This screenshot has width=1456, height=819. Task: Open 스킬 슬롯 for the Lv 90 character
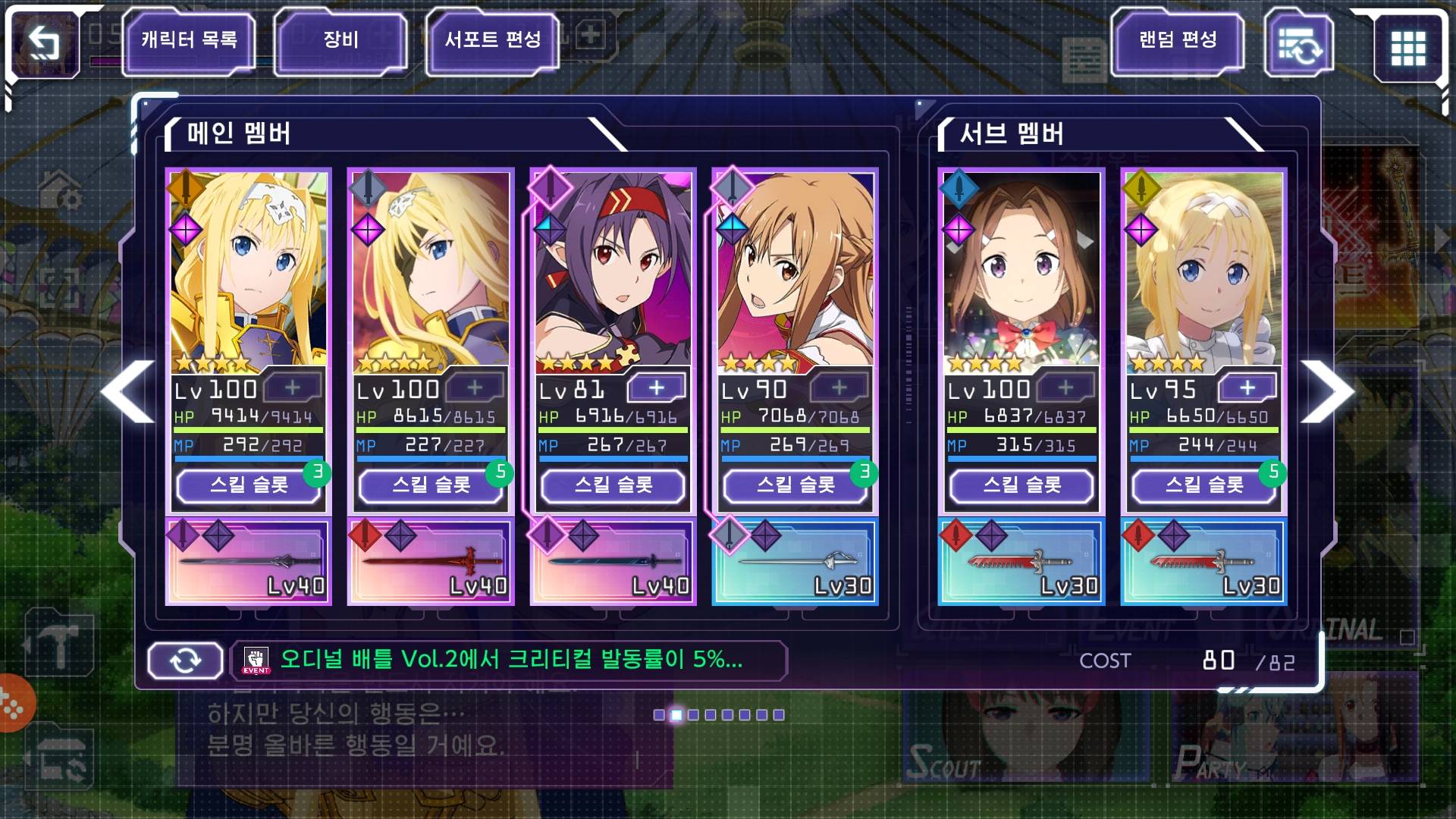click(795, 485)
